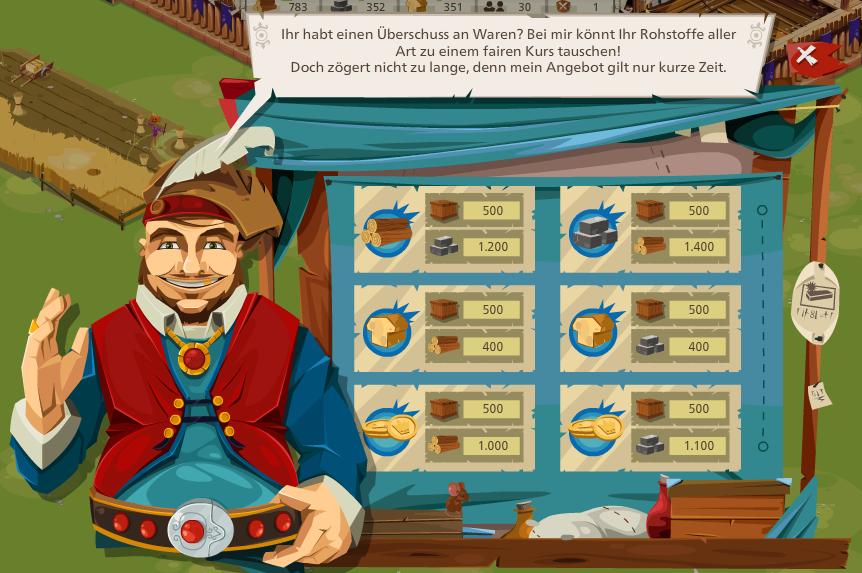The image size is (862, 573).
Task: Pick the gold coins offer for 1.100 stone
Action: (x=650, y=427)
